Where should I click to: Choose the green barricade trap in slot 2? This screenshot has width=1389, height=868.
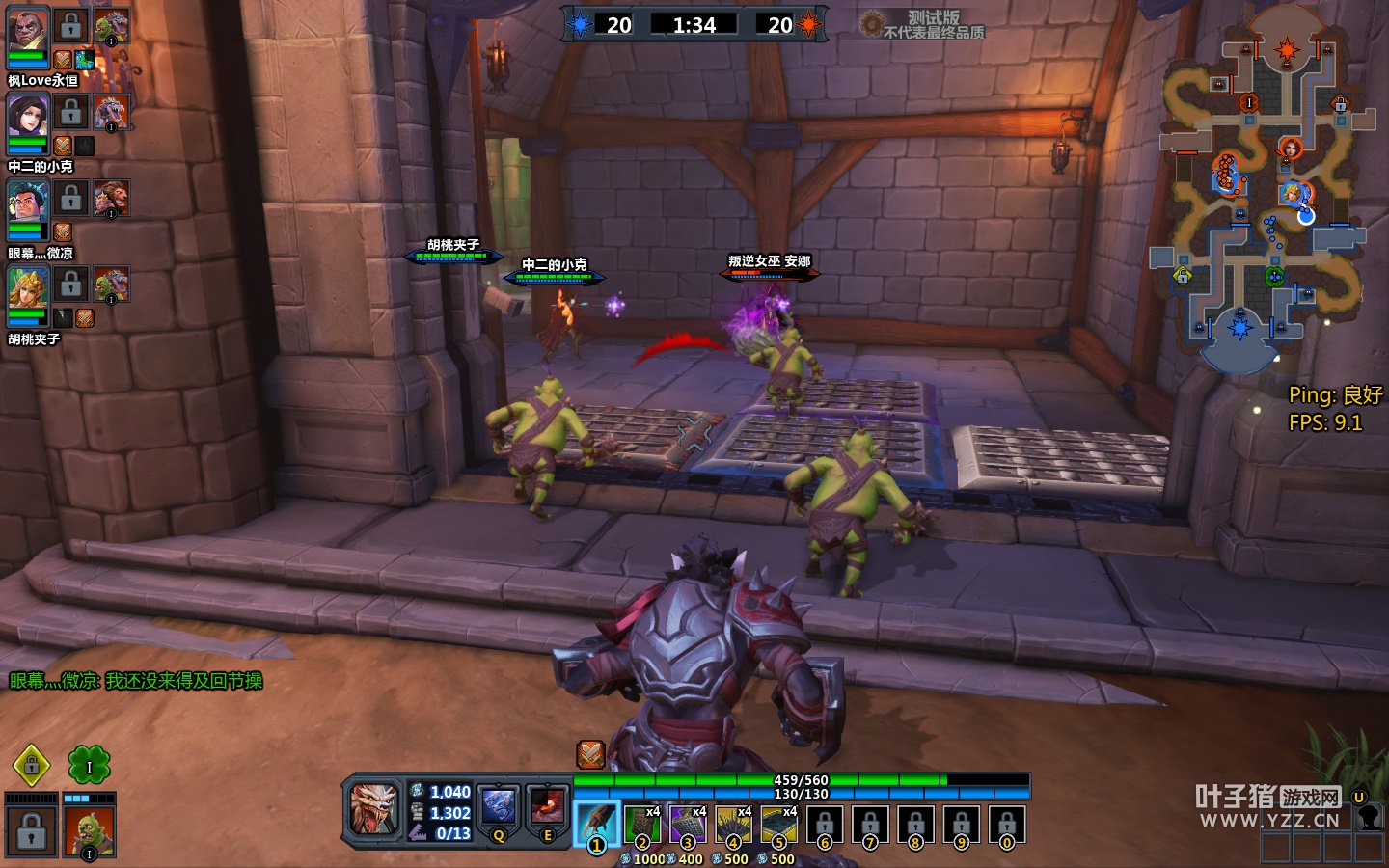click(641, 825)
